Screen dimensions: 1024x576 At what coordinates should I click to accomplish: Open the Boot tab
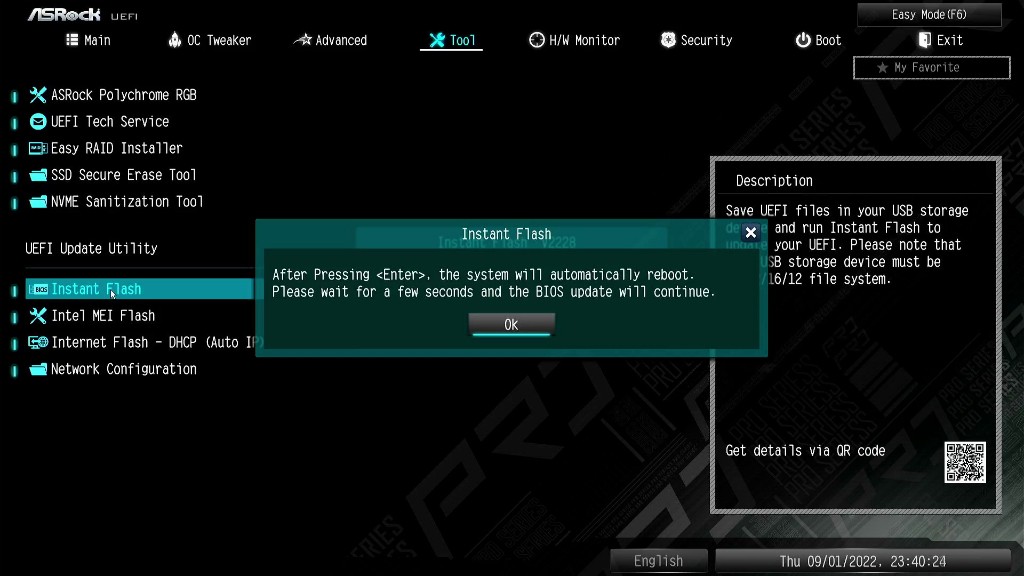coord(818,40)
